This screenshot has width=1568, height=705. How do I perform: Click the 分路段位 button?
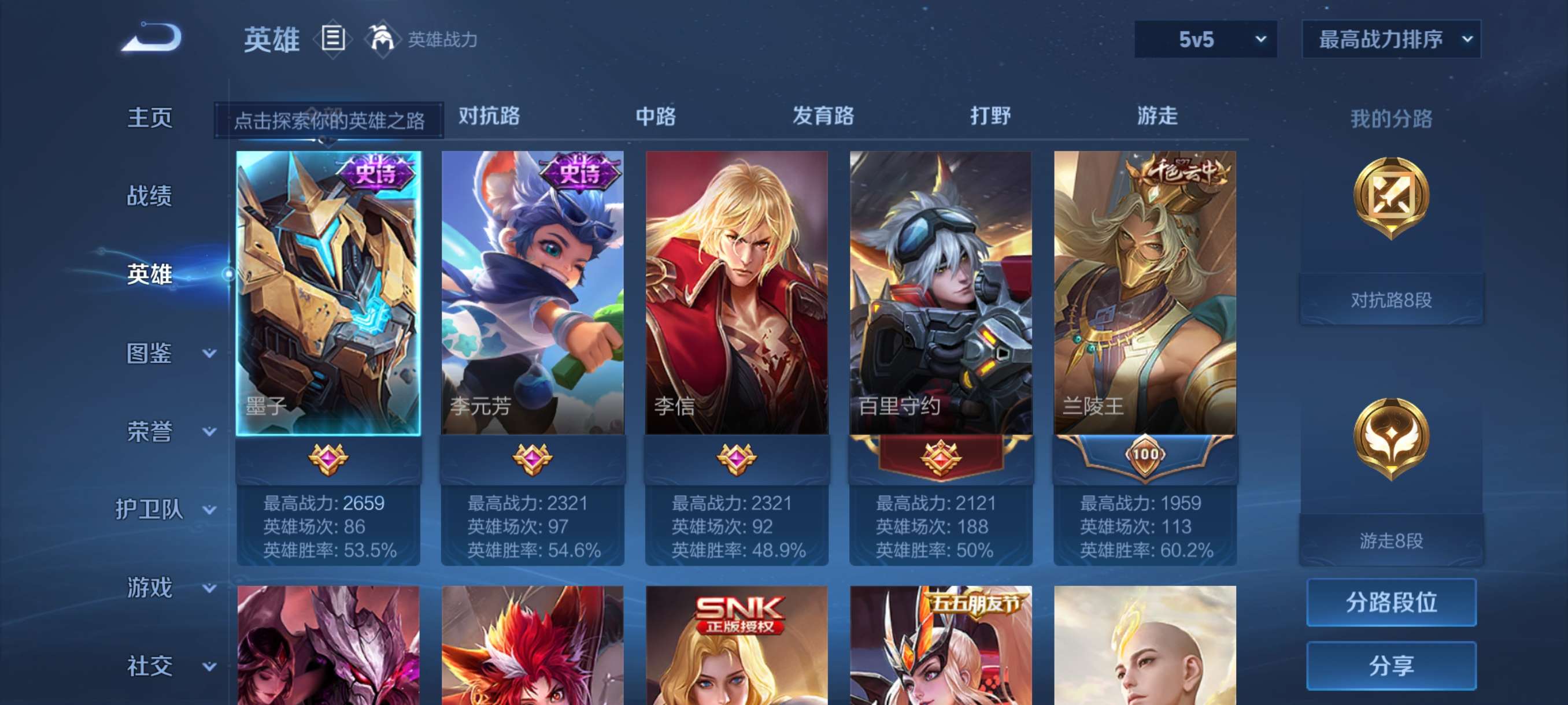(x=1392, y=603)
